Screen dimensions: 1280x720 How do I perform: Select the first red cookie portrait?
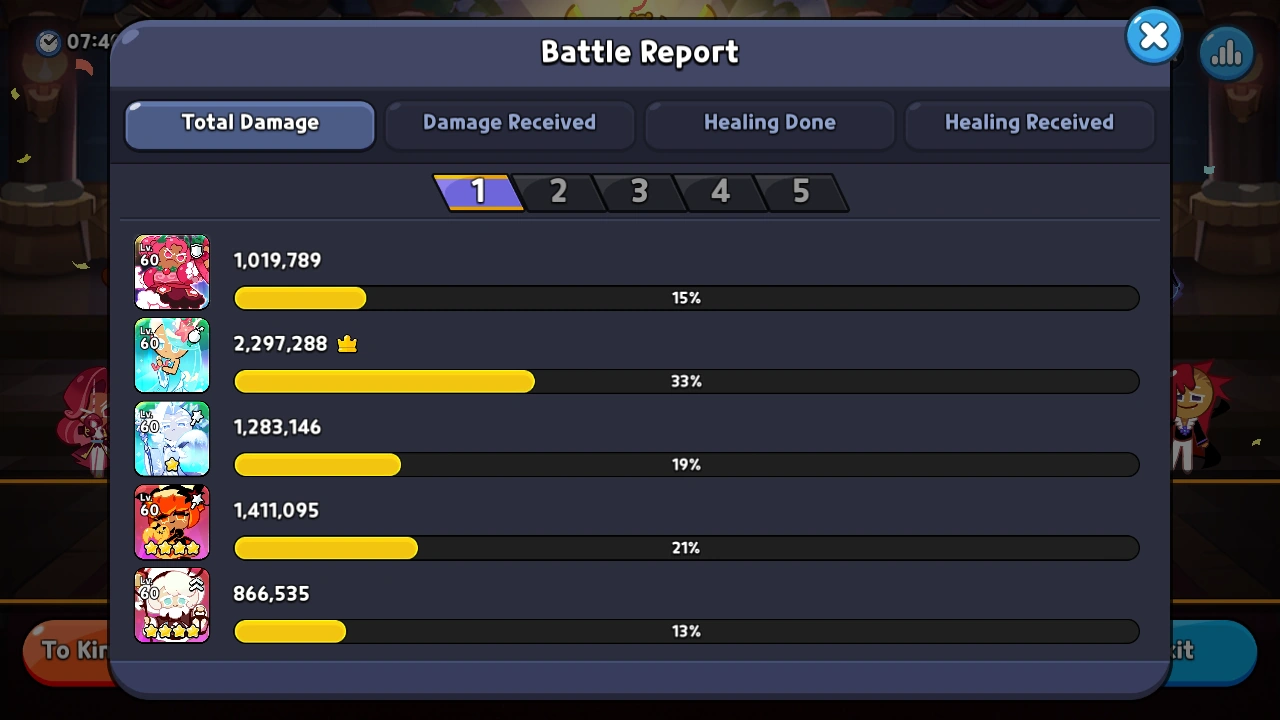[x=172, y=271]
